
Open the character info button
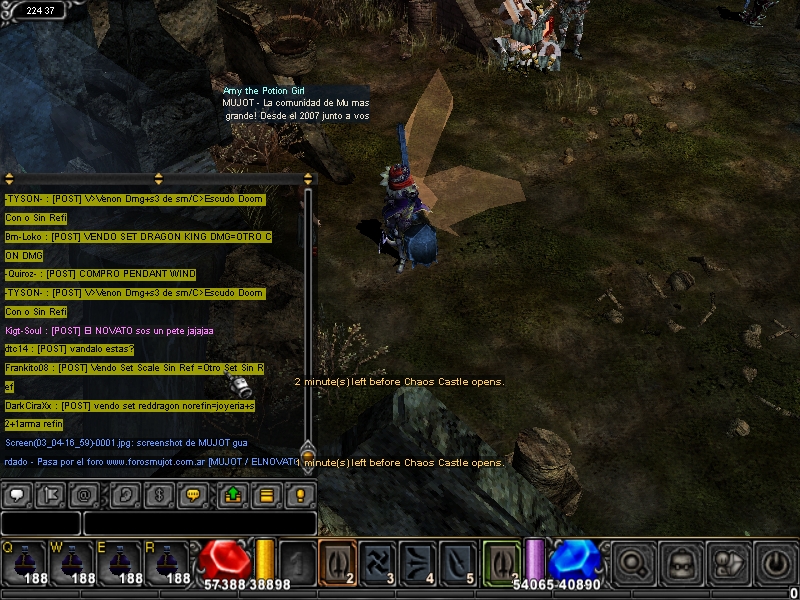(x=728, y=564)
